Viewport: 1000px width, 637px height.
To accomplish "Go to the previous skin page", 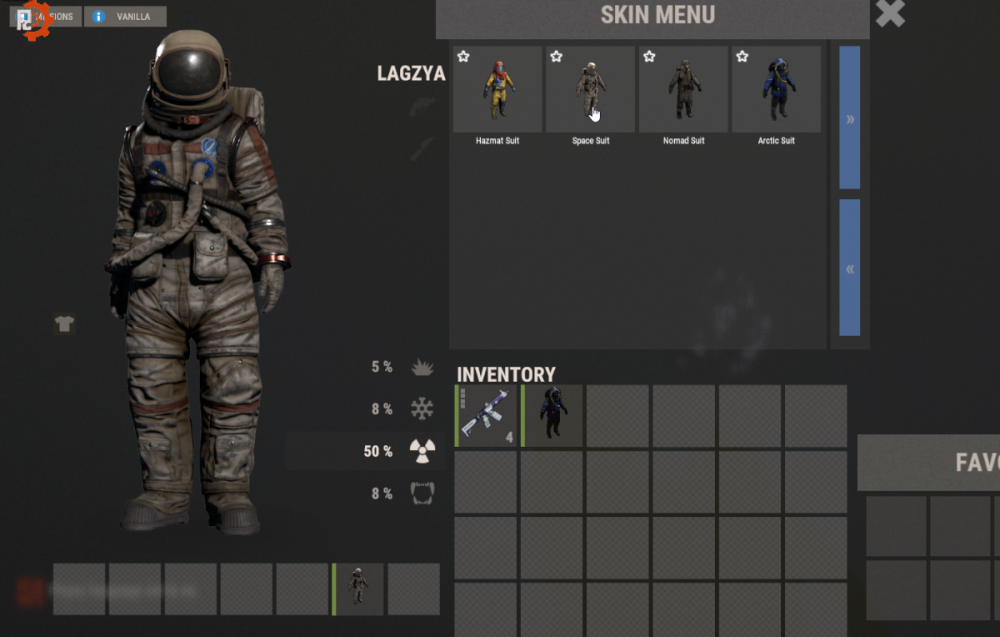I will tap(849, 268).
